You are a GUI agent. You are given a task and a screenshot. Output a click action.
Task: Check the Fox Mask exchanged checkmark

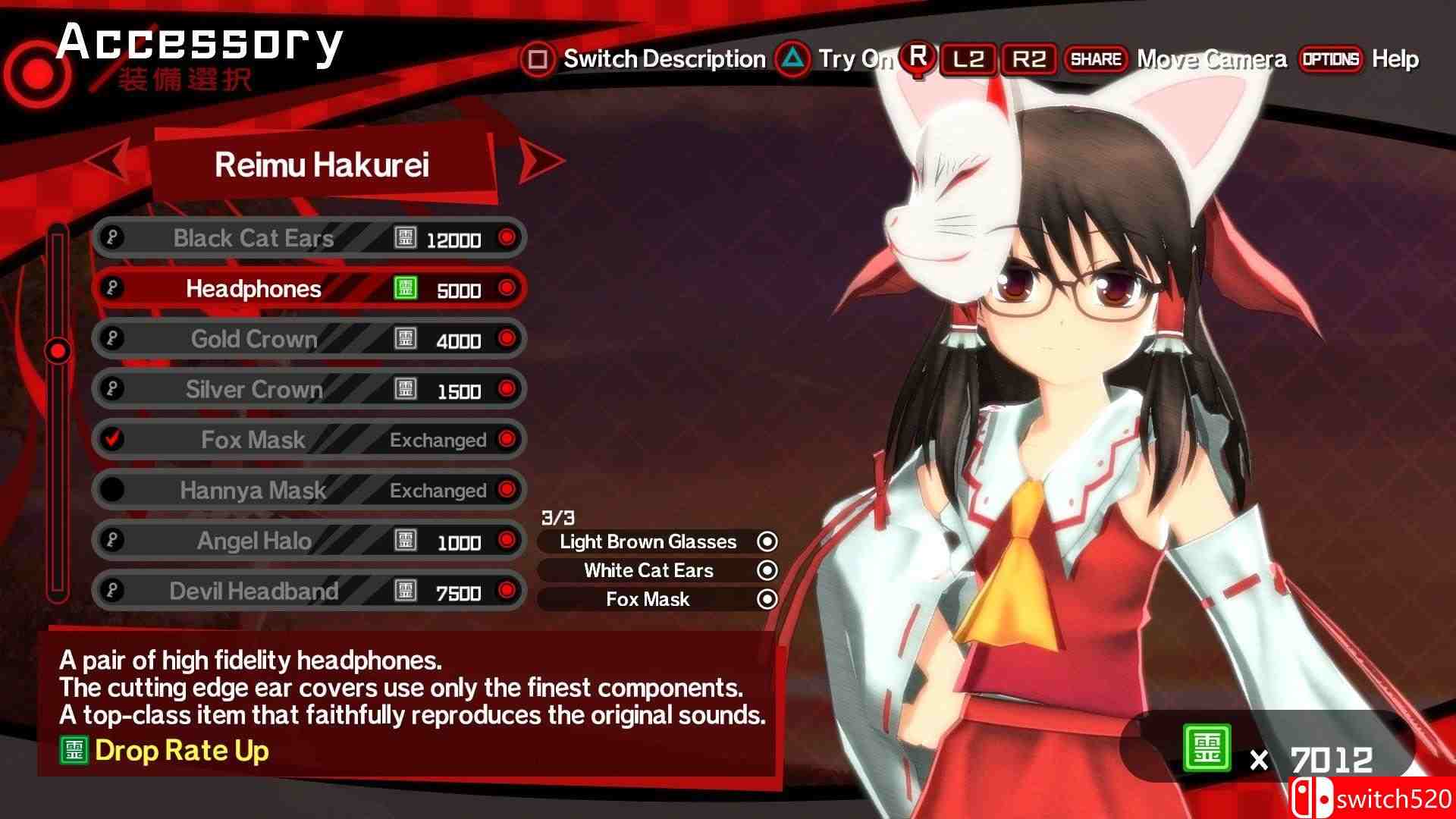[x=111, y=440]
